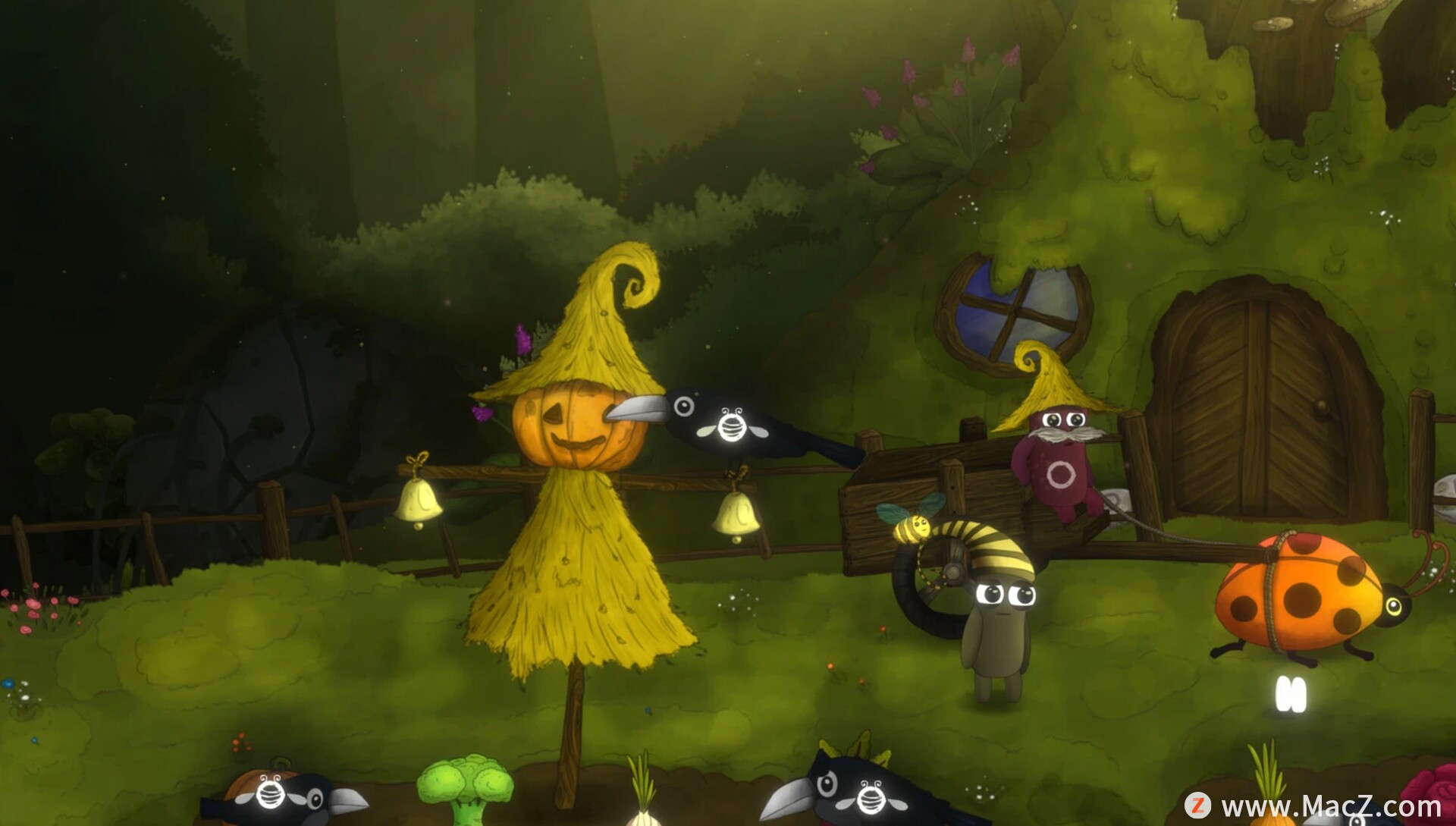Use the glowing footprints marker below the ladybug

[x=1290, y=694]
